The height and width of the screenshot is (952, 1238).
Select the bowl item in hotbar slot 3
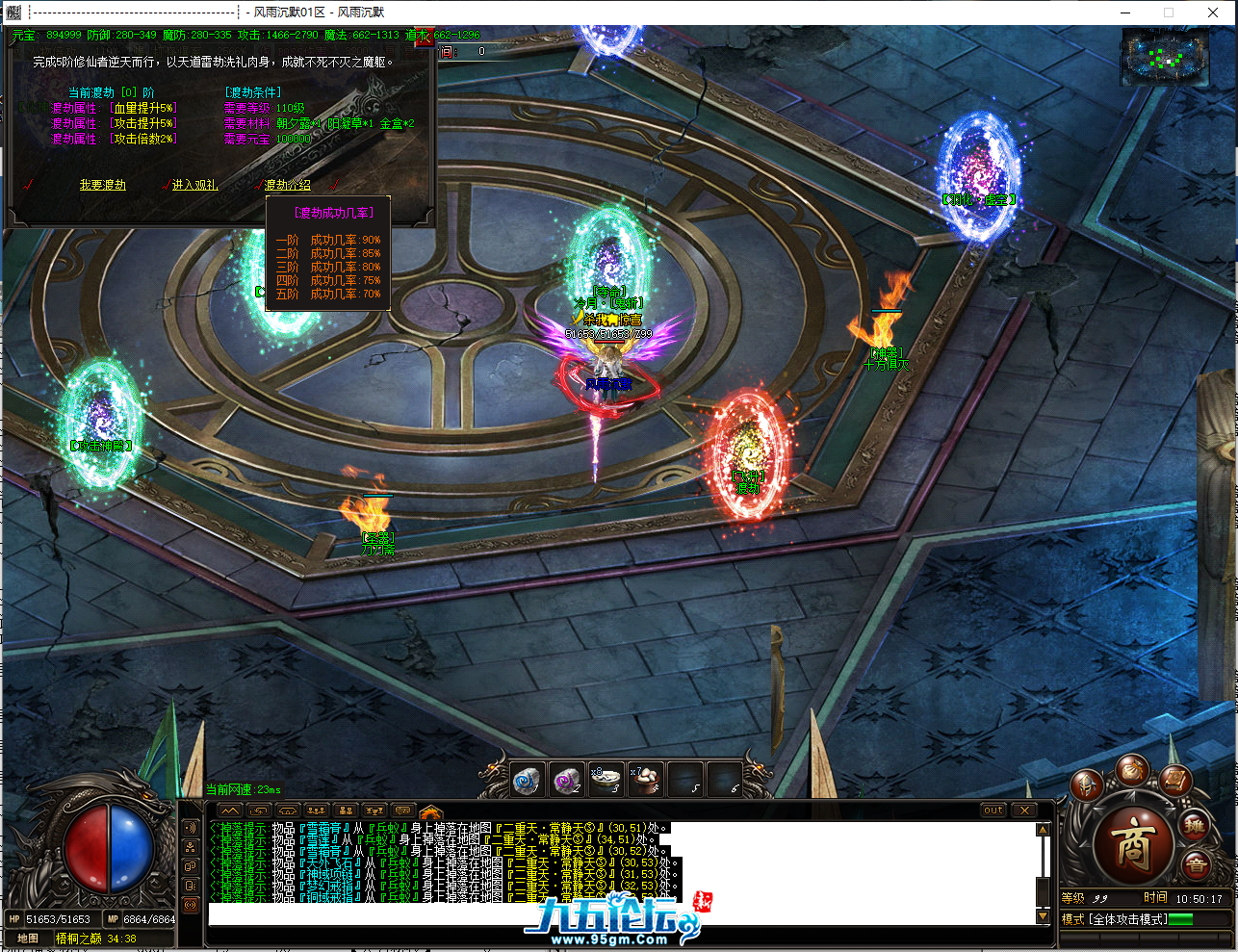pyautogui.click(x=606, y=780)
